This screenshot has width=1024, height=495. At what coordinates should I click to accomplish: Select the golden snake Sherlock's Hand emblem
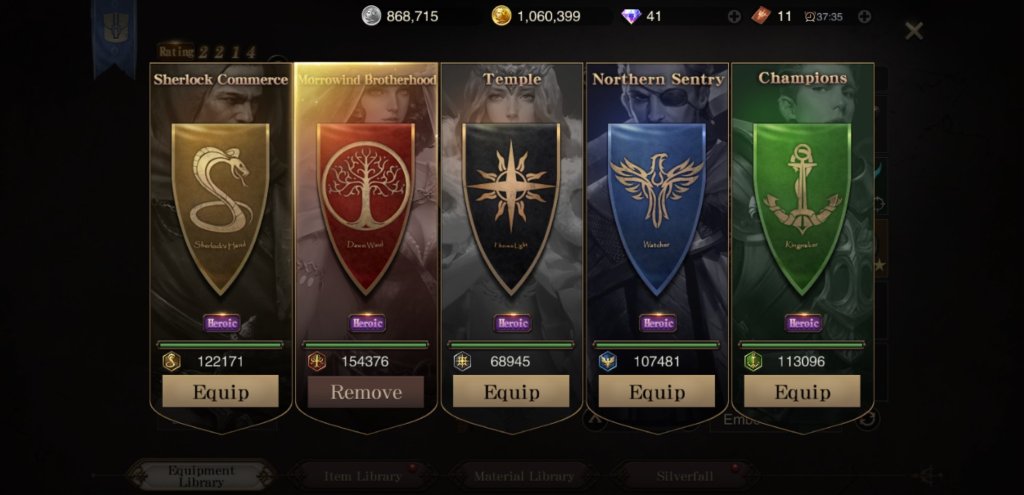pyautogui.click(x=220, y=203)
